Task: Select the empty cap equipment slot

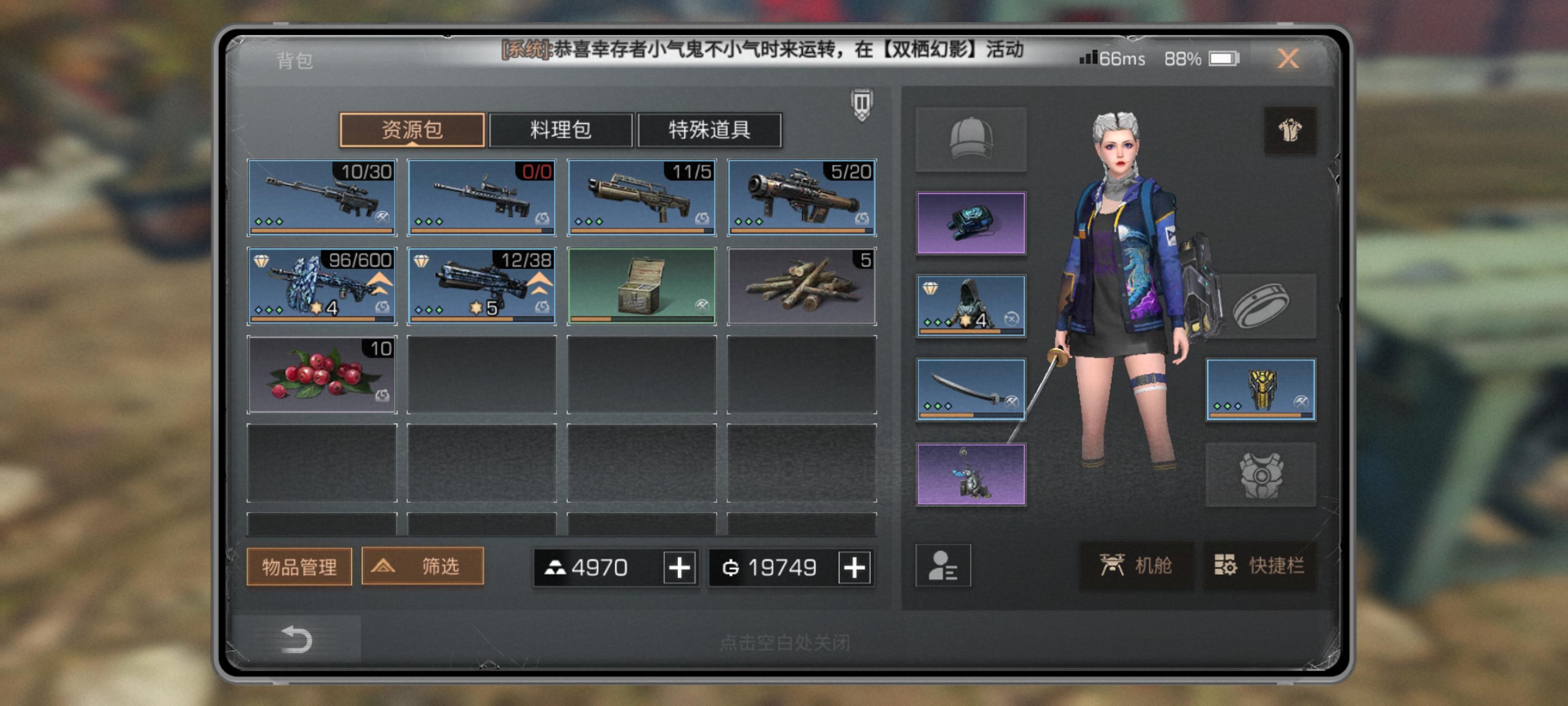Action: coord(971,139)
